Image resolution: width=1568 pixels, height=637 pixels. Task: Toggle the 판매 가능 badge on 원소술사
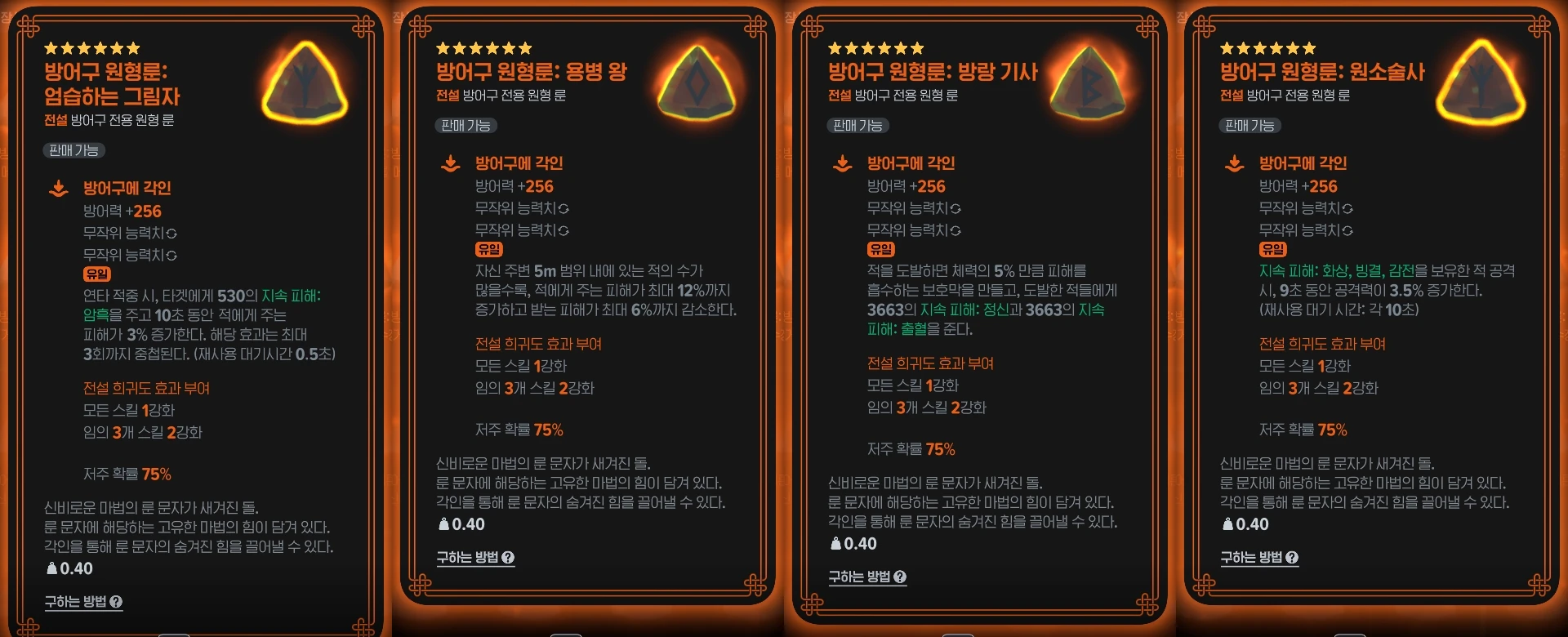(1250, 126)
